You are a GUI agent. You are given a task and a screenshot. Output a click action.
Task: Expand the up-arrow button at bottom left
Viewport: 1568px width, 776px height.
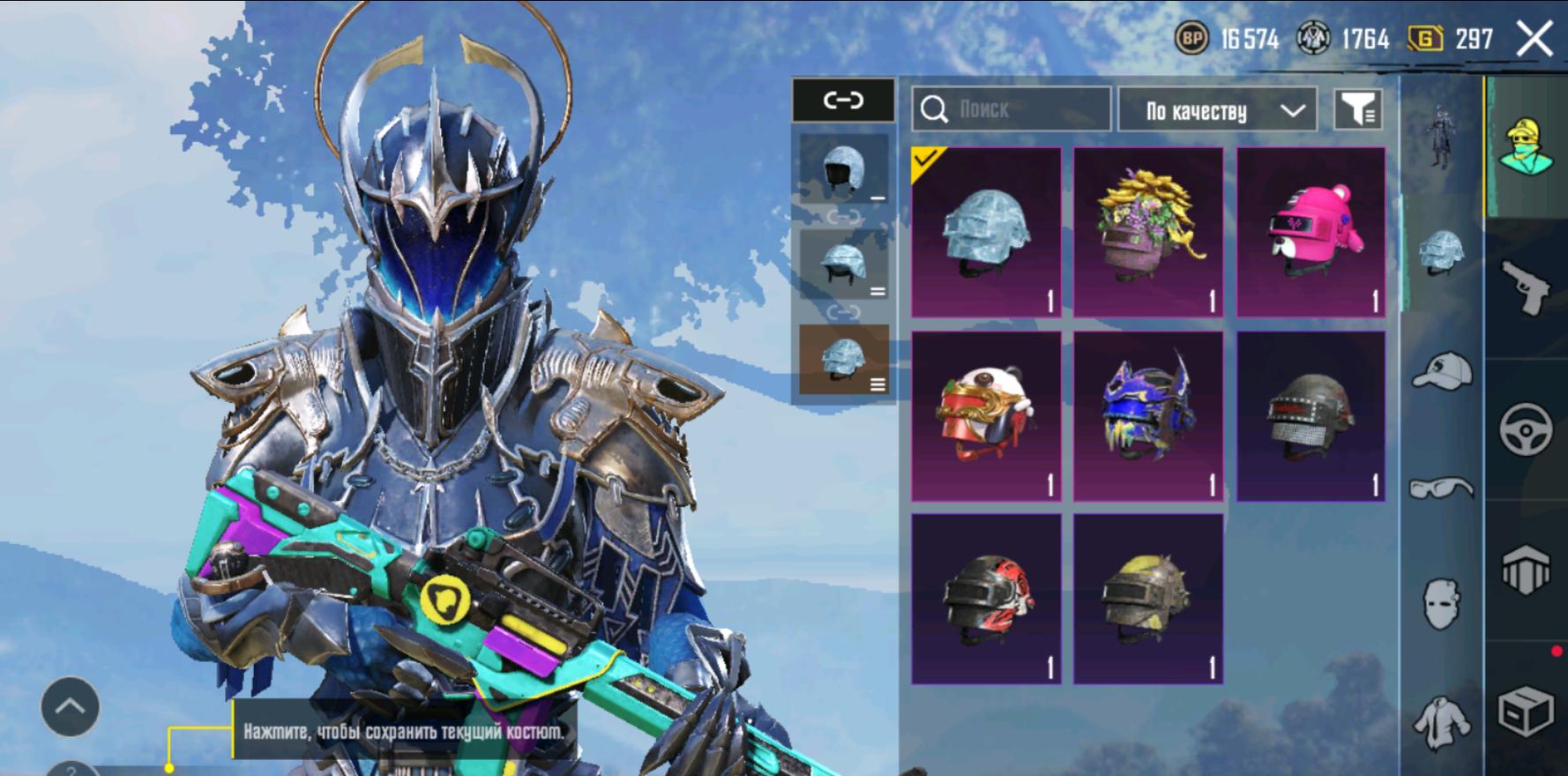70,706
